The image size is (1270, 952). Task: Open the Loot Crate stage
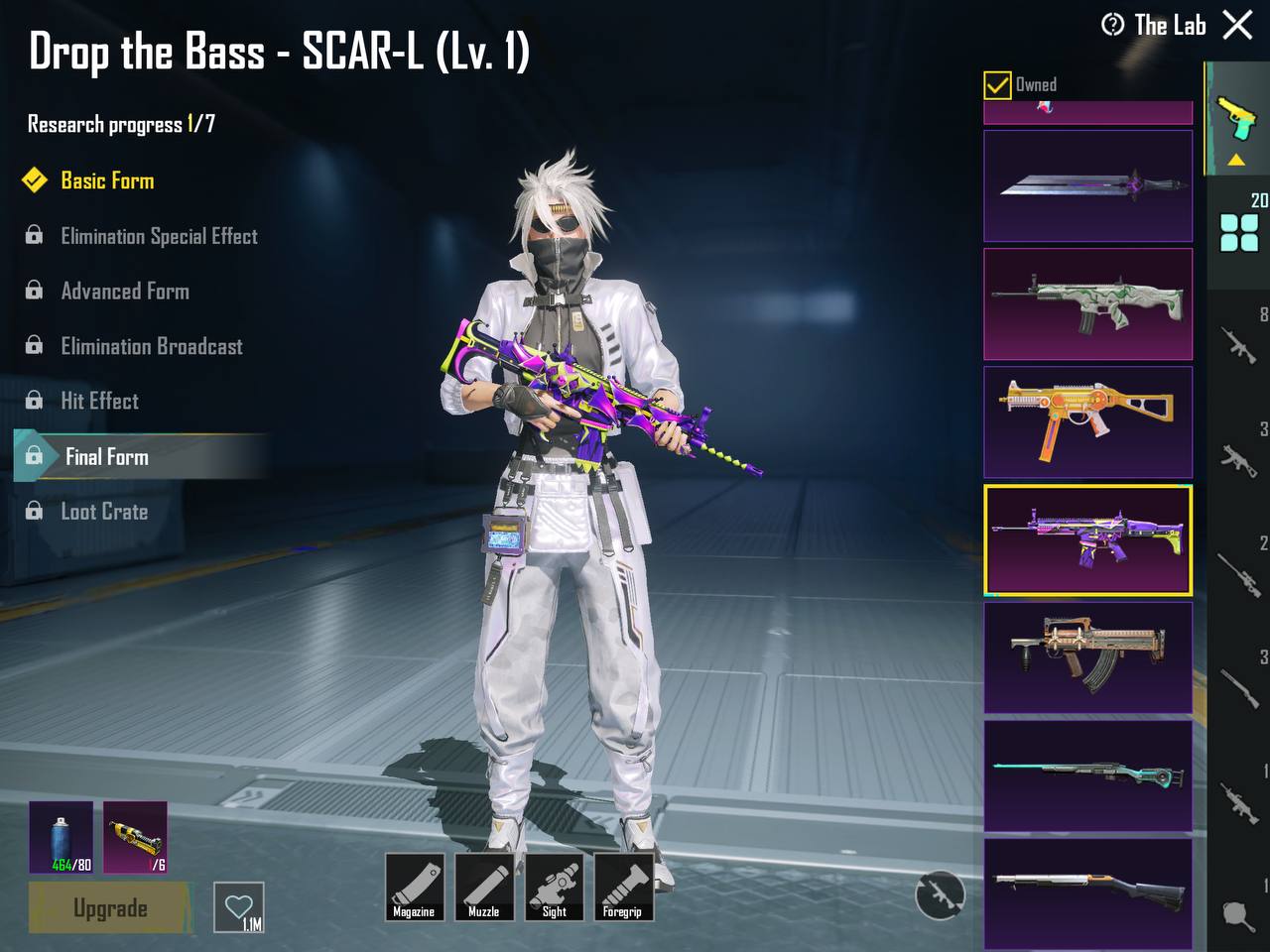[104, 512]
